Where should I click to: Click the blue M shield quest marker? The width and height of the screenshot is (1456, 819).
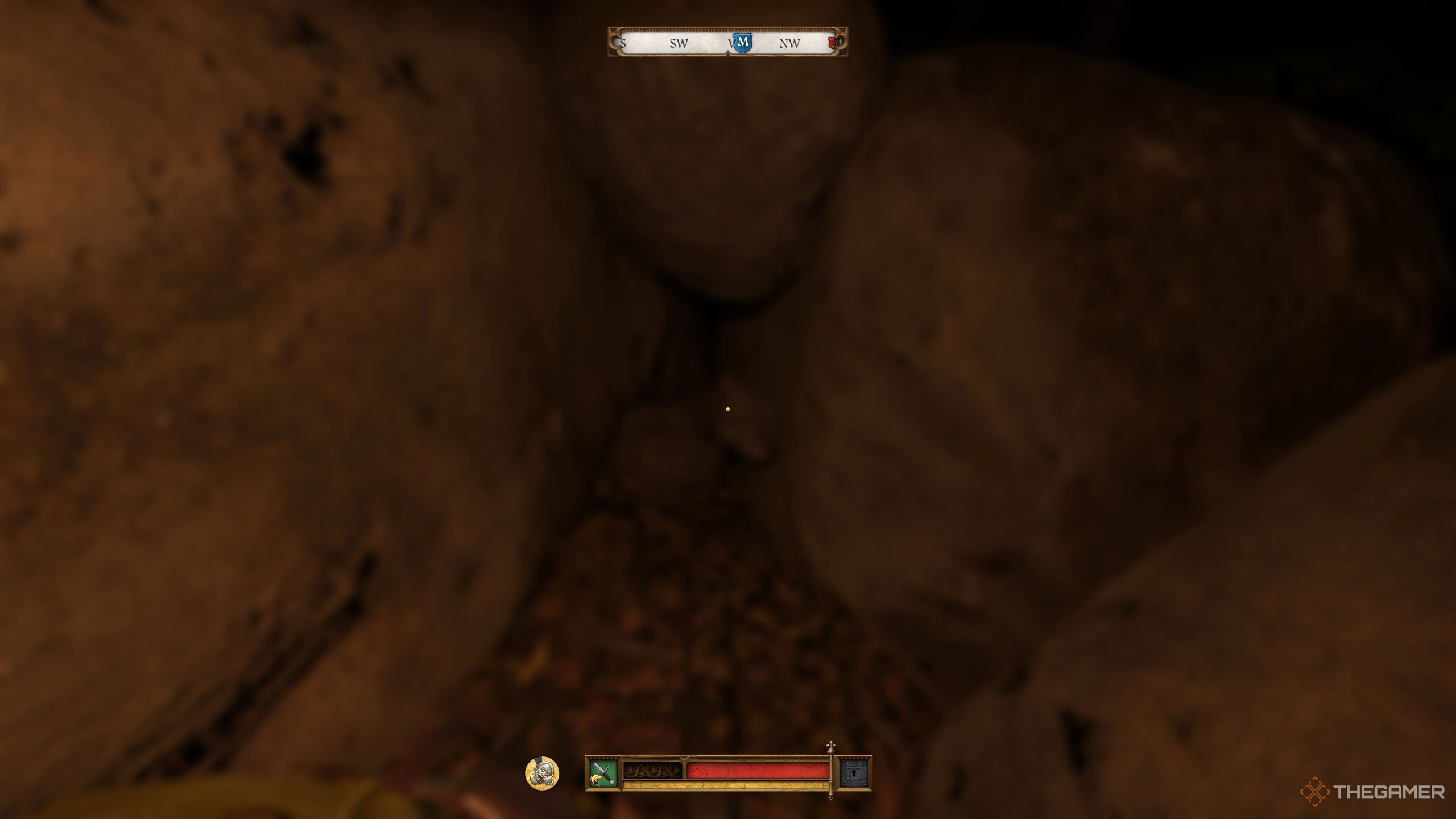[742, 42]
